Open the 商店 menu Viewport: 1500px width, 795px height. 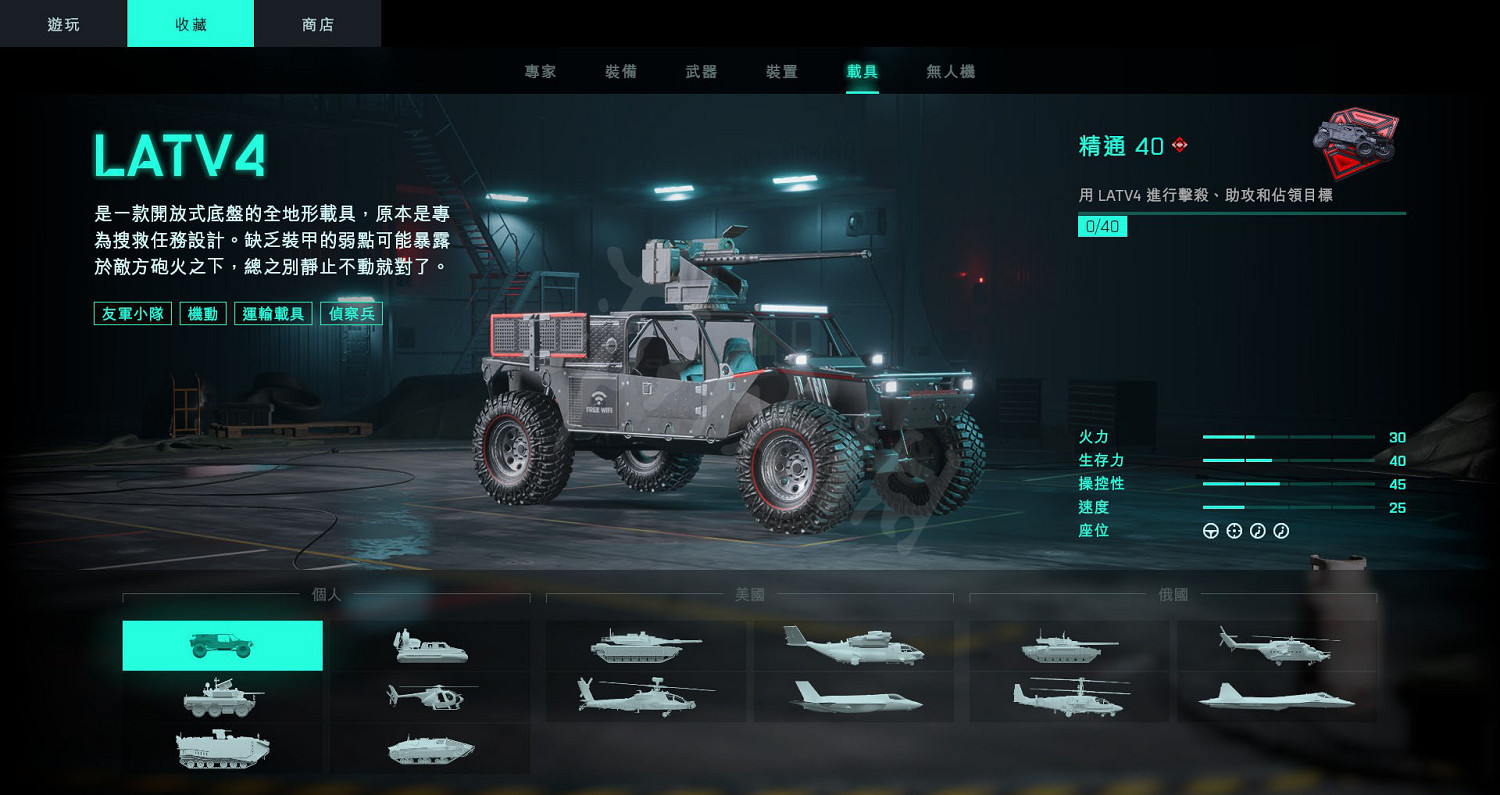(318, 23)
